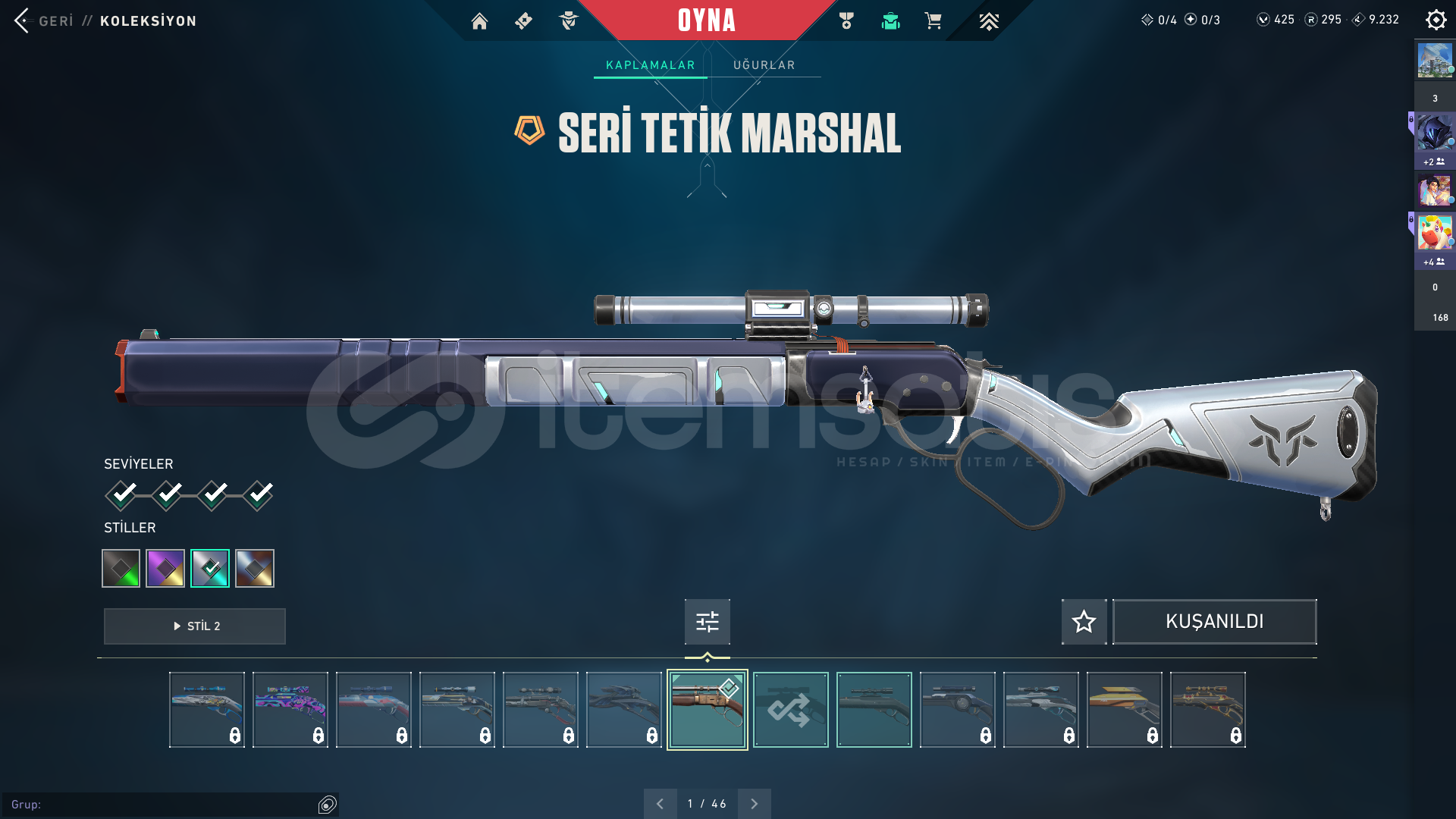1456x819 pixels.
Task: Open the settings gear icon
Action: coord(1436,20)
